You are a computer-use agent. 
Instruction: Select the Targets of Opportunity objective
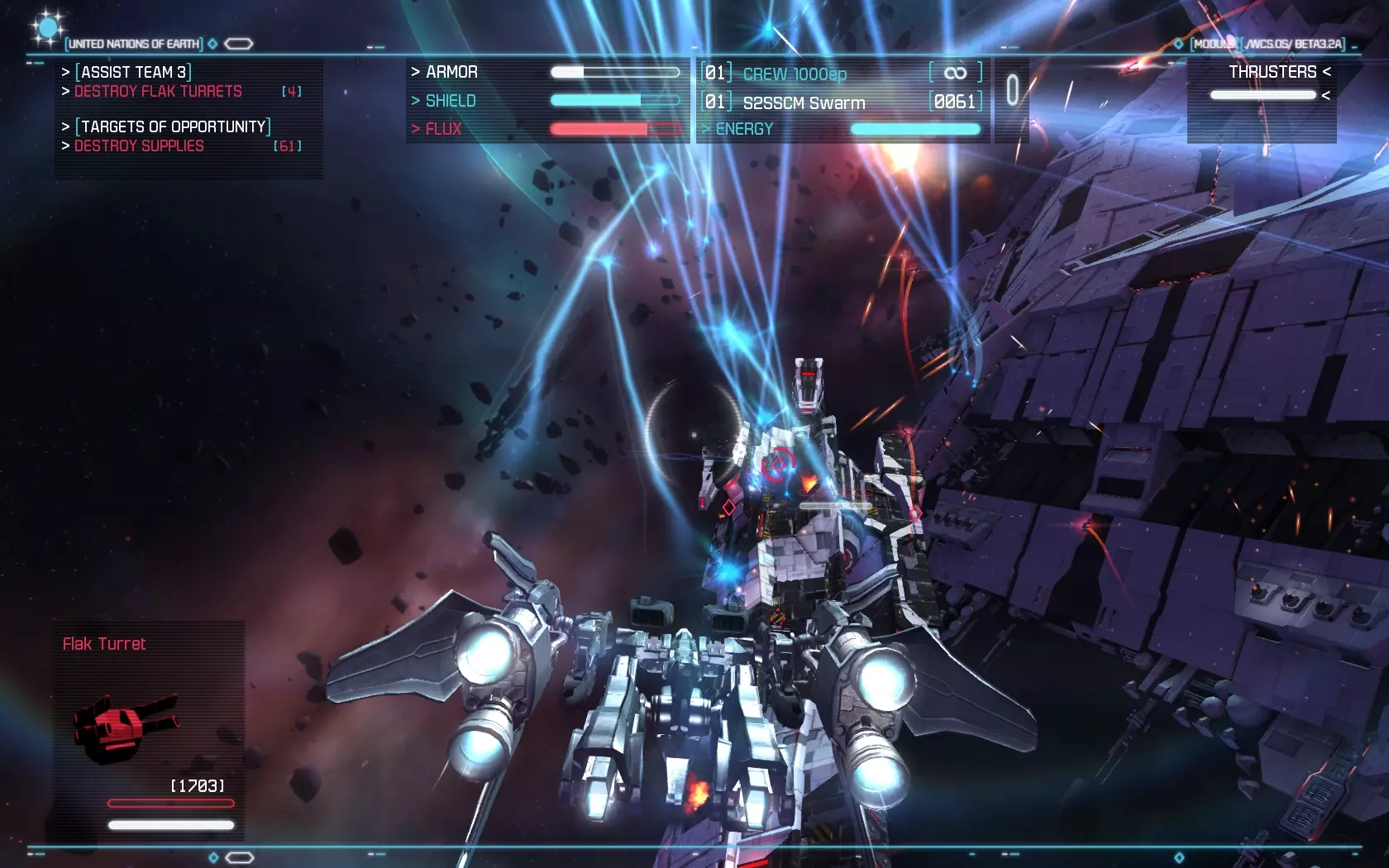[x=173, y=126]
